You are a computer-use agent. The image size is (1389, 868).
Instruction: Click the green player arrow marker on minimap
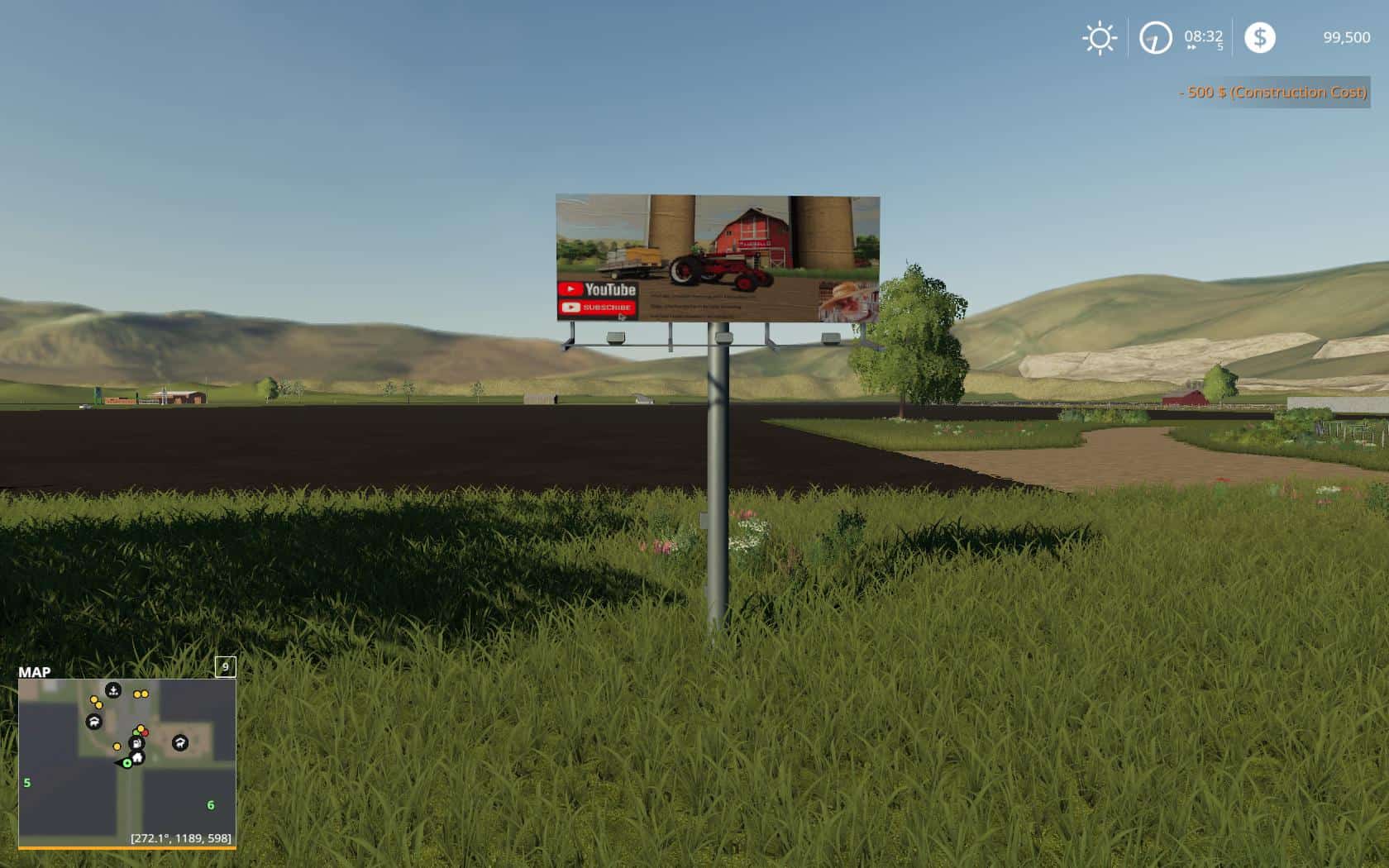(126, 764)
